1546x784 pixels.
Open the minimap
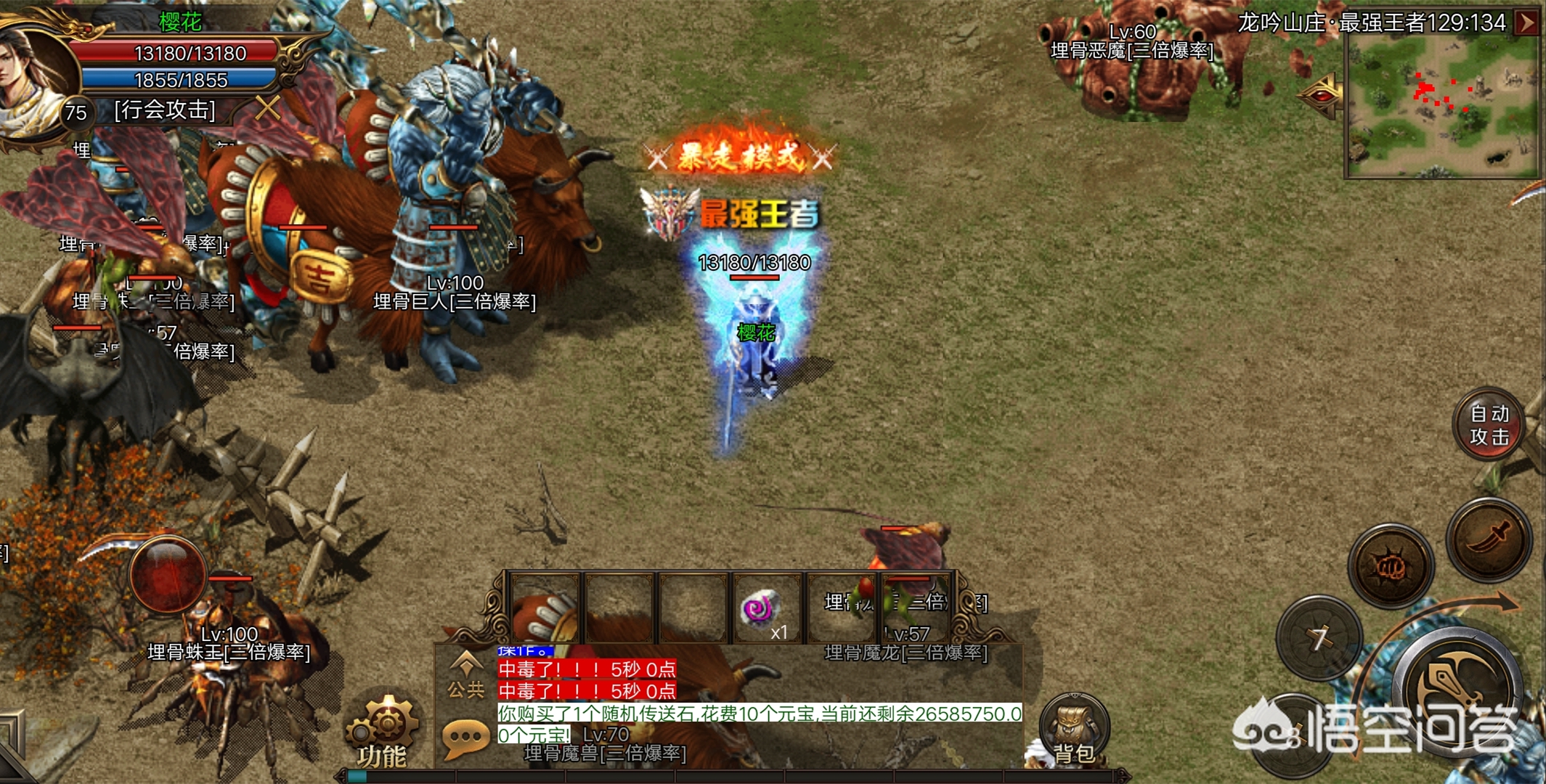pyautogui.click(x=1441, y=105)
